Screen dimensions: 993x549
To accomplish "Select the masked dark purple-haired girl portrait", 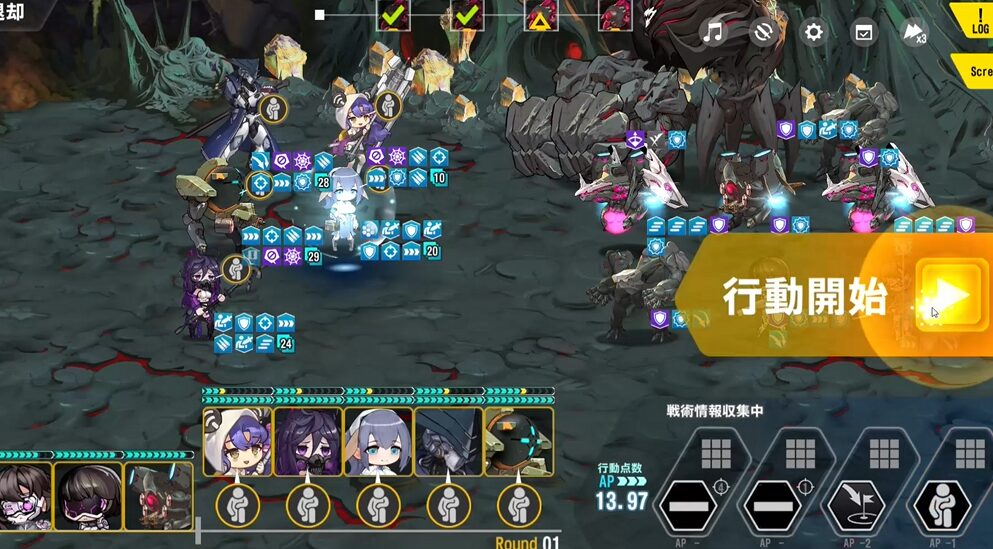I will click(308, 441).
